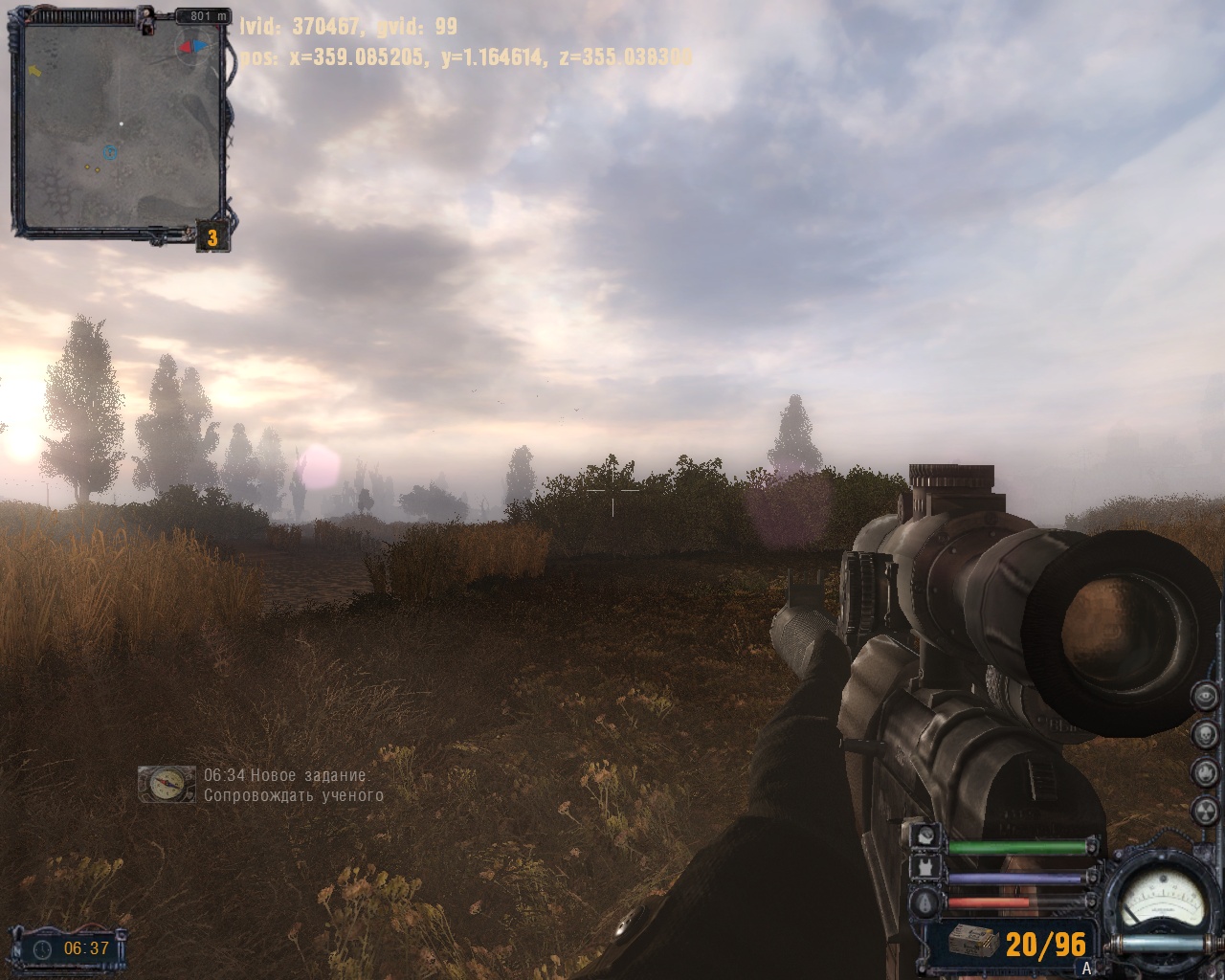Click the yellow arrow marker on minimap
This screenshot has height=980, width=1225.
34,70
